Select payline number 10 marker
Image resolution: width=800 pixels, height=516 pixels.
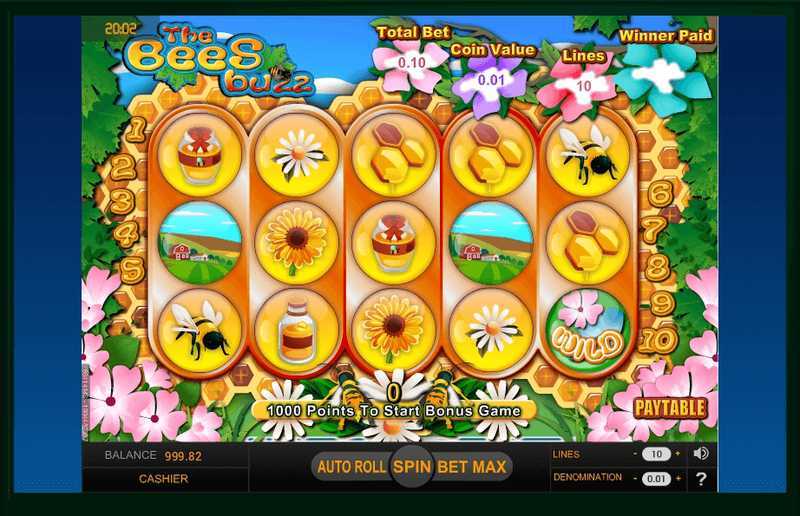pos(660,340)
